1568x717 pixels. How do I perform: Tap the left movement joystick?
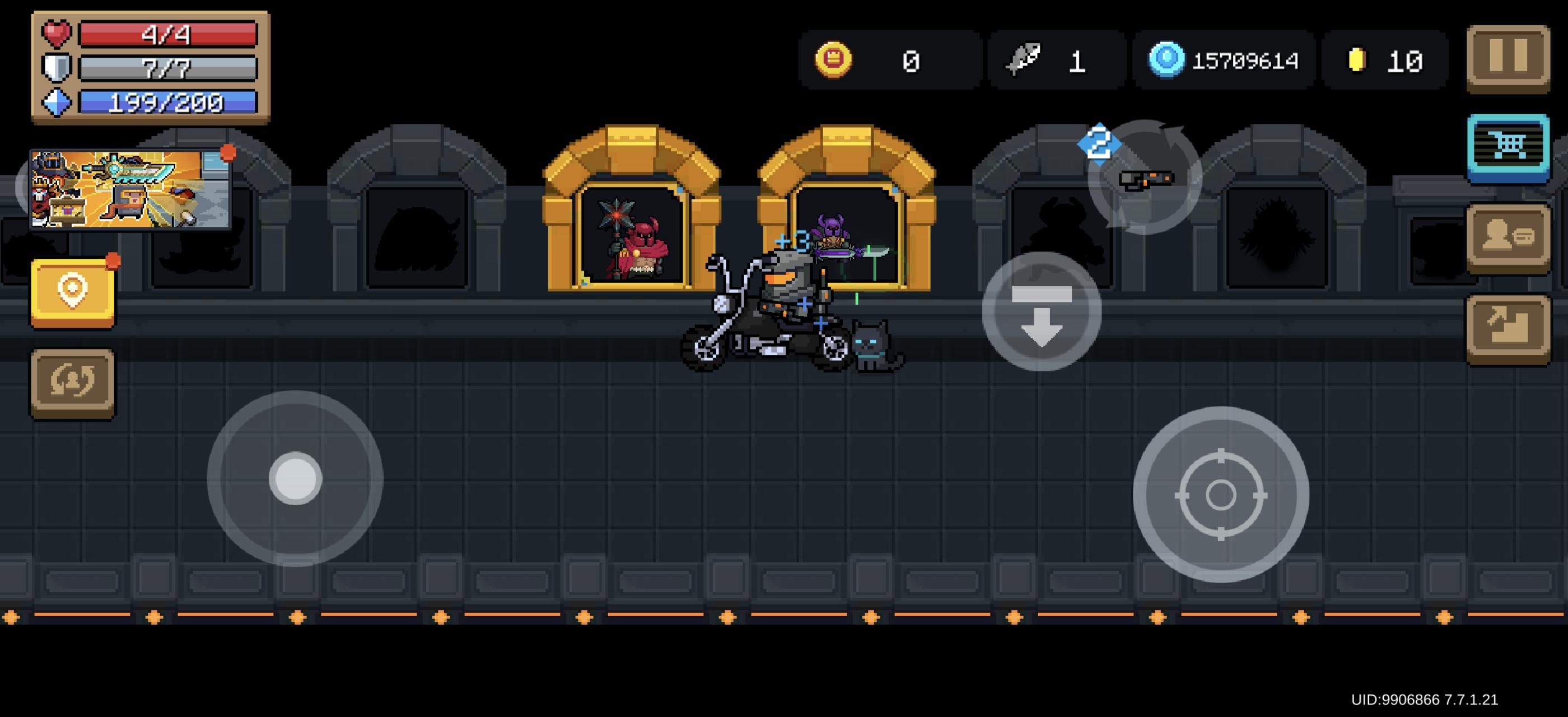coord(296,481)
